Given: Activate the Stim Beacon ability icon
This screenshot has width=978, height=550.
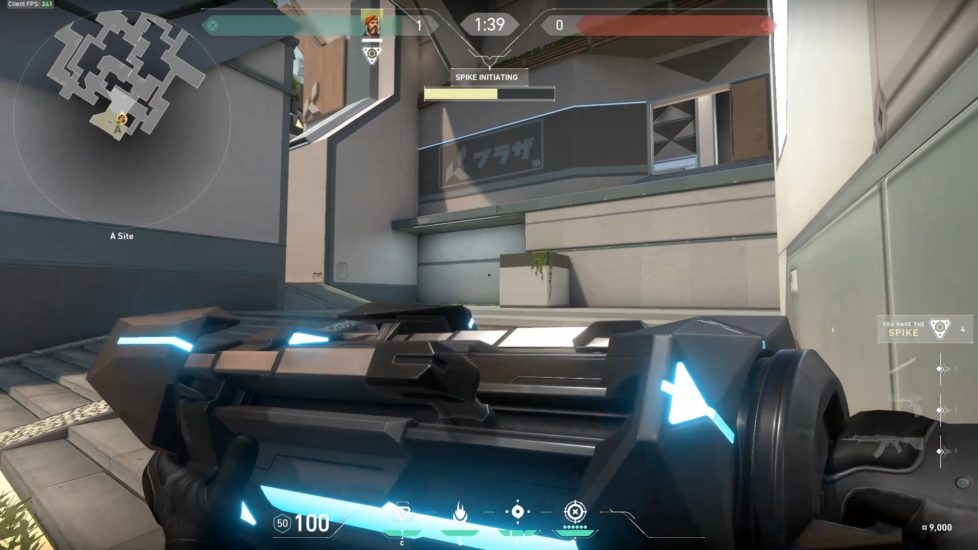Looking at the screenshot, I should pyautogui.click(x=403, y=513).
